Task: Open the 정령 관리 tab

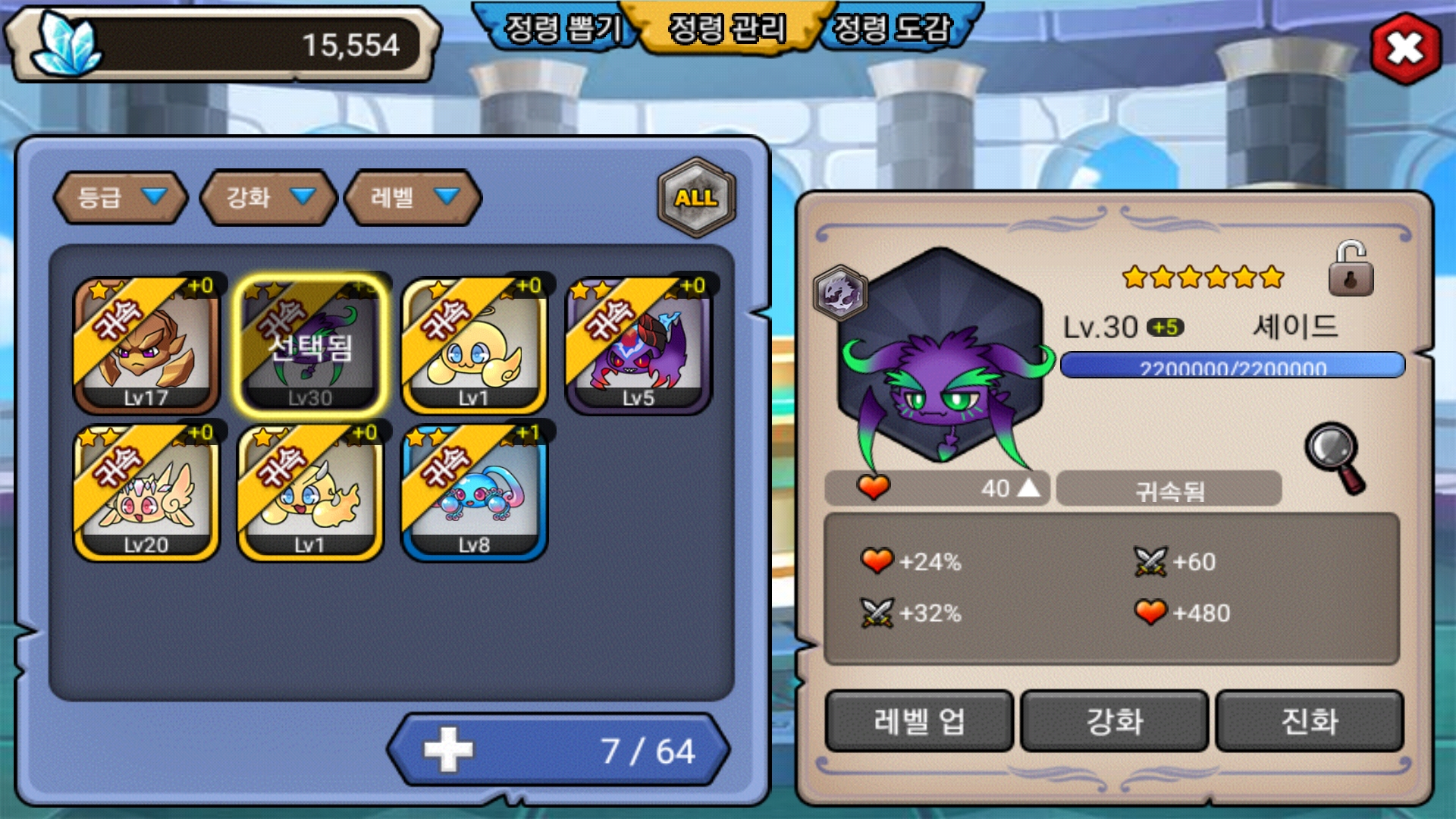Action: (727, 29)
